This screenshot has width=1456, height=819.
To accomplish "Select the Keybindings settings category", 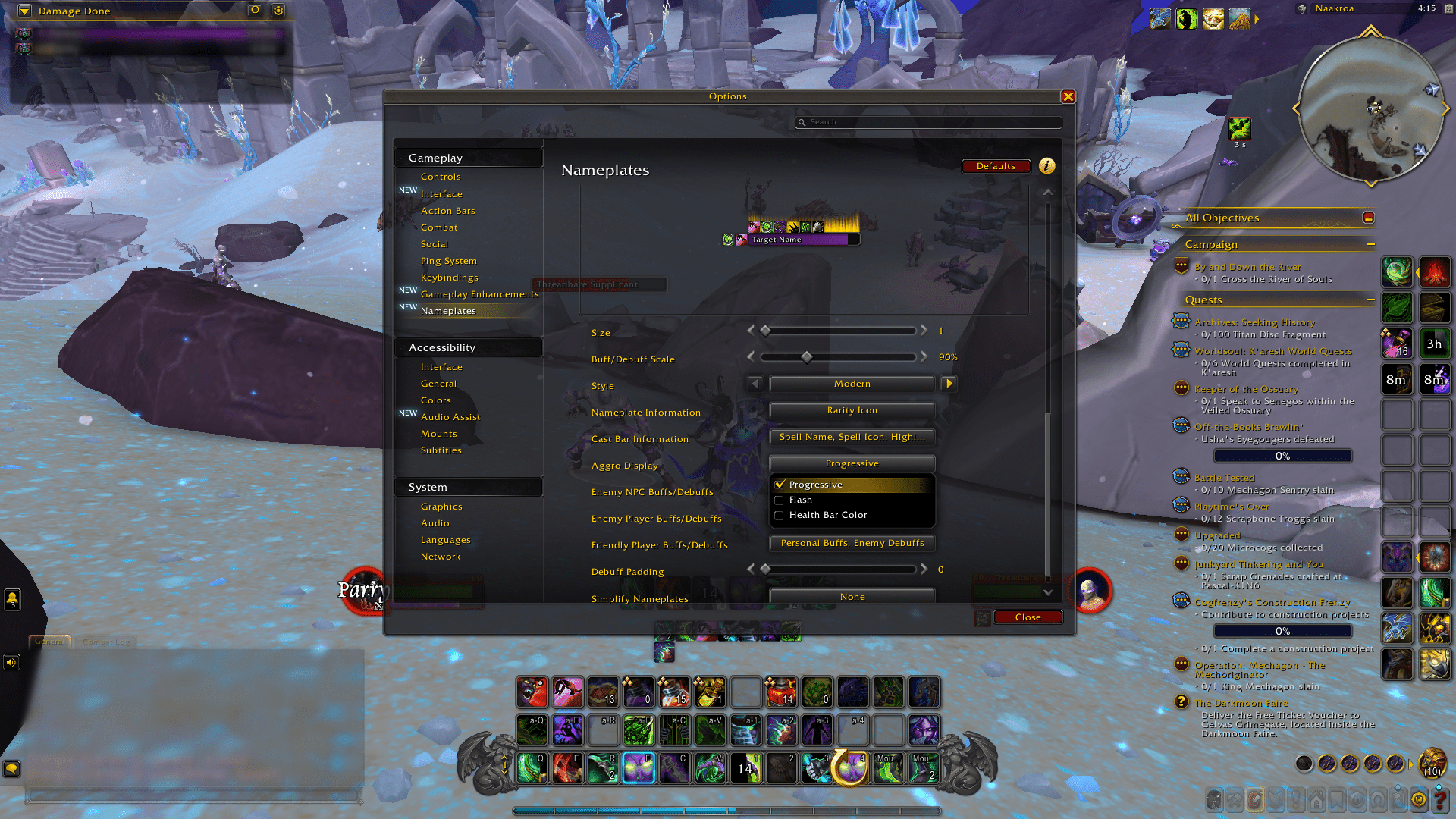I will click(x=450, y=278).
